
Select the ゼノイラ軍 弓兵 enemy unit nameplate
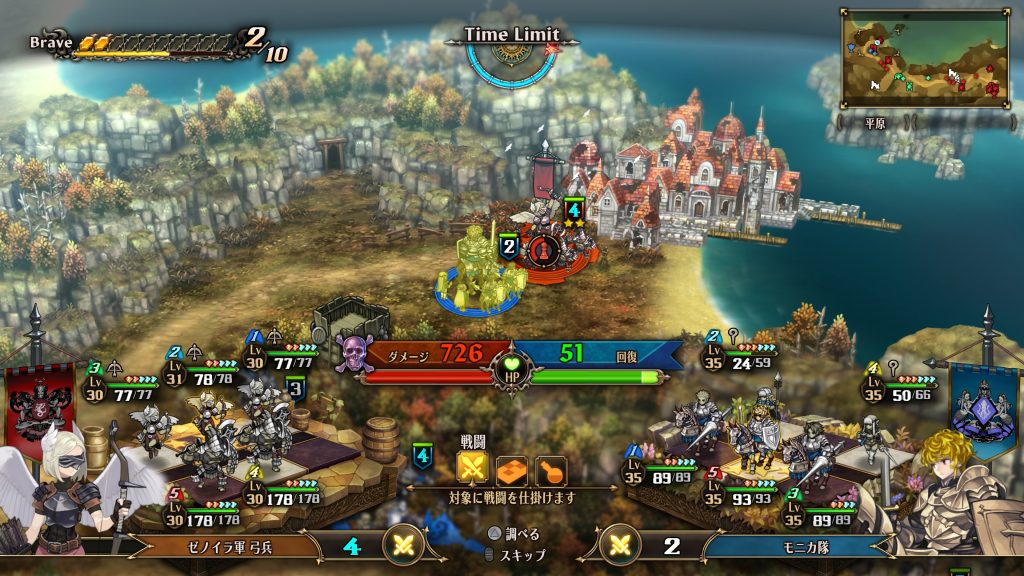pyautogui.click(x=224, y=547)
